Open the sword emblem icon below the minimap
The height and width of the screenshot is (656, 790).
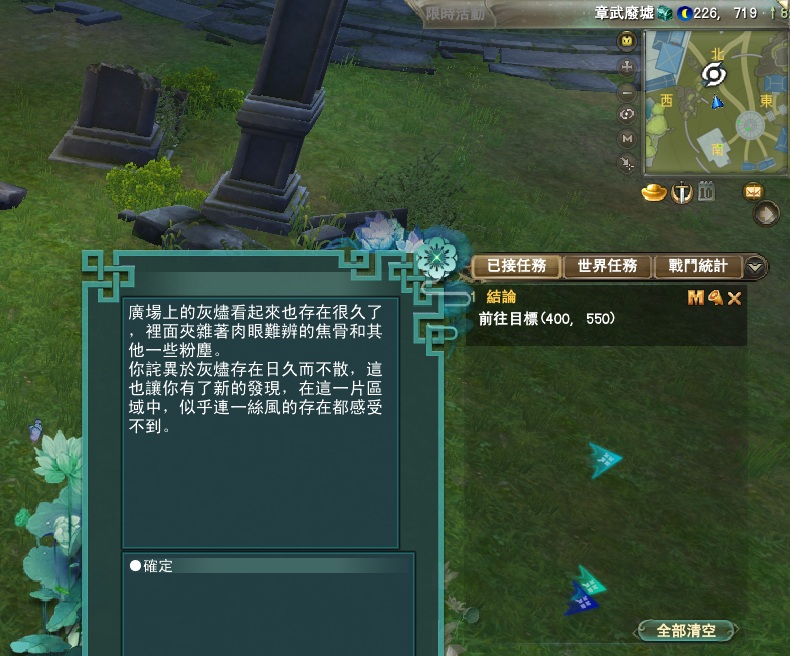point(682,191)
